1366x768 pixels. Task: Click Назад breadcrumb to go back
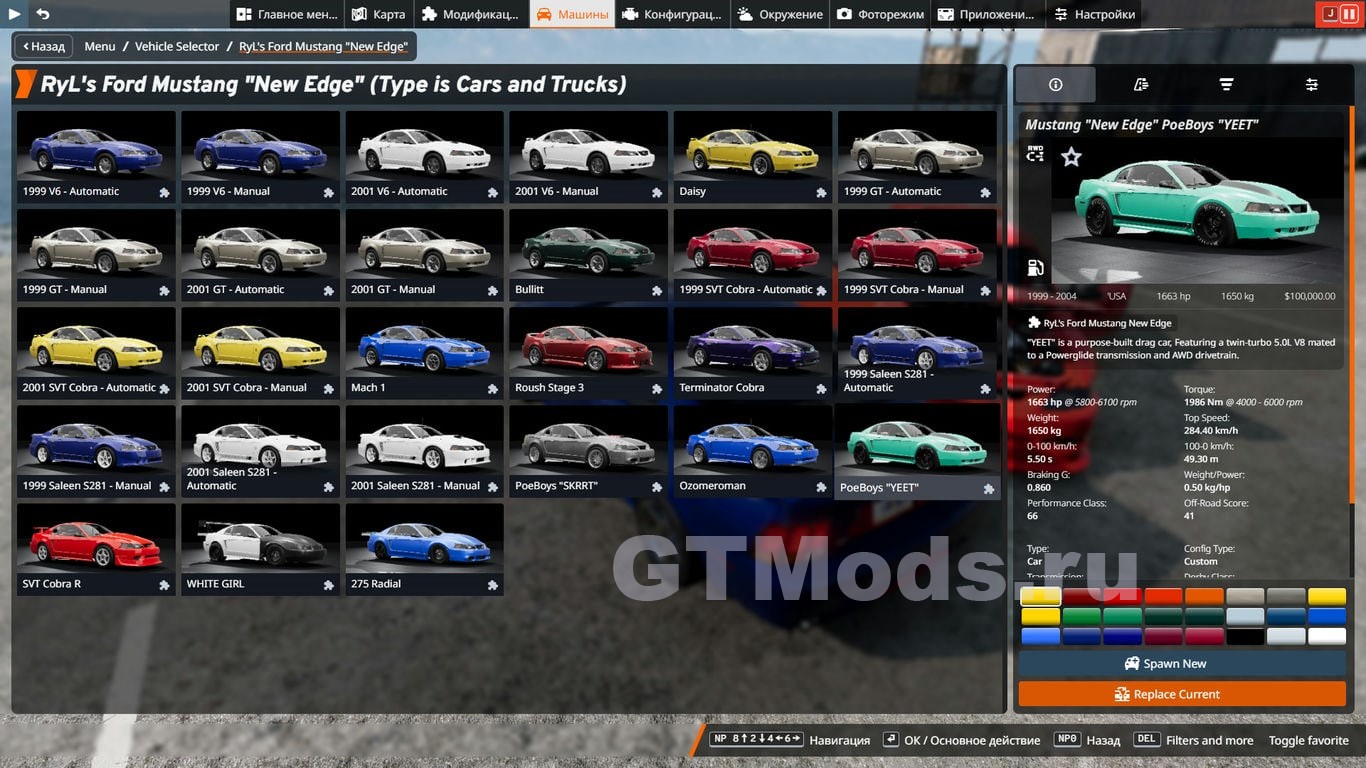(42, 46)
